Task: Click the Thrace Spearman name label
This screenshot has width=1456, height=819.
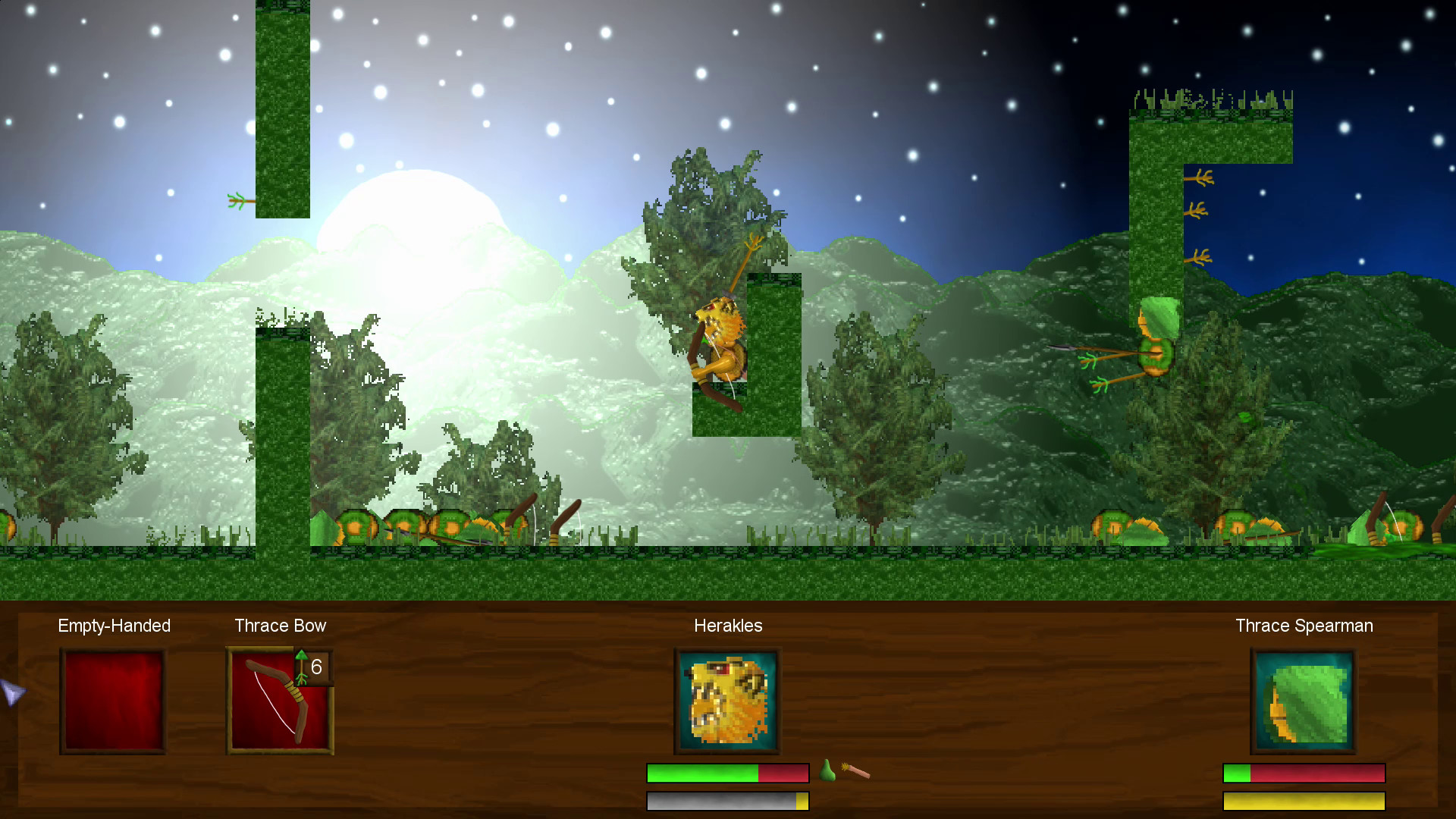Action: click(x=1304, y=626)
